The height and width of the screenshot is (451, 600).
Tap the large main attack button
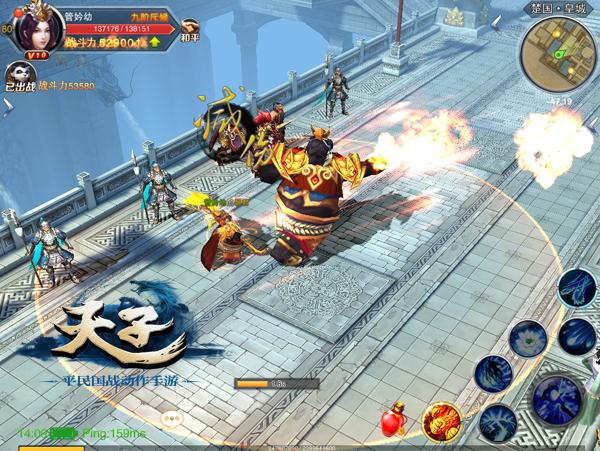[557, 400]
